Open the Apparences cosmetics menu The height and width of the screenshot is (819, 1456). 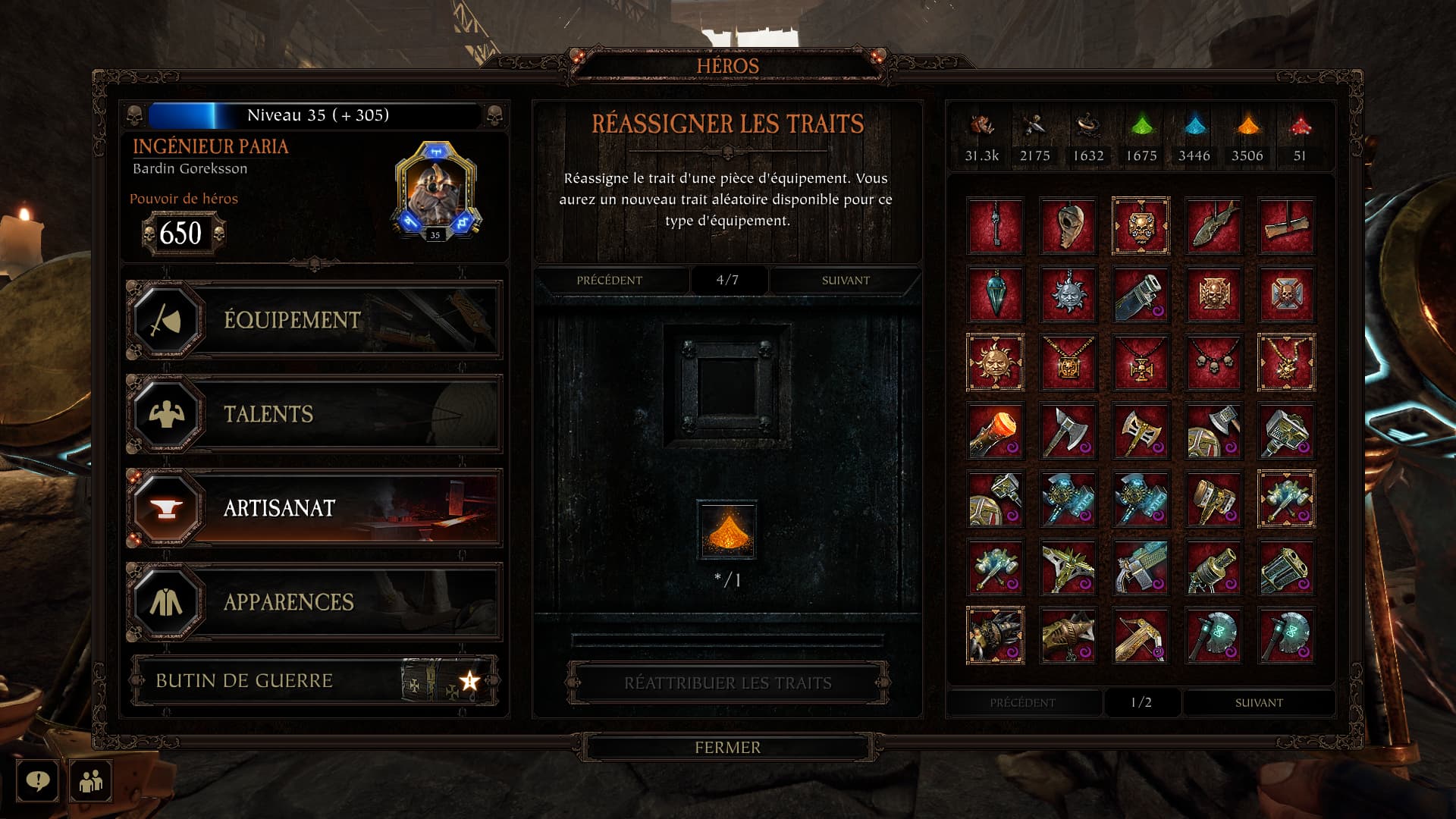tap(313, 602)
